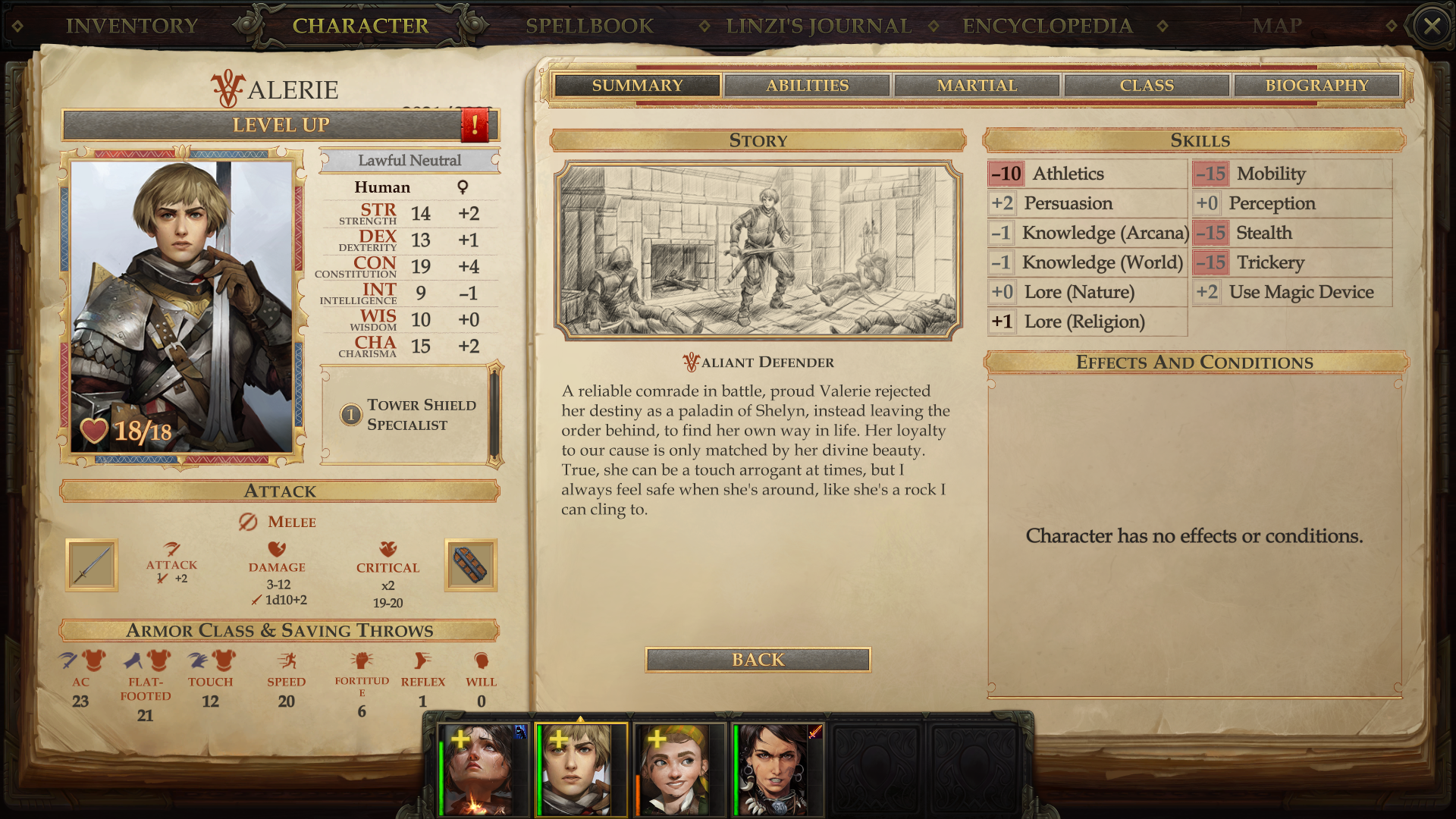The image size is (1456, 819).
Task: Open Linzi's Journal
Action: pyautogui.click(x=818, y=26)
